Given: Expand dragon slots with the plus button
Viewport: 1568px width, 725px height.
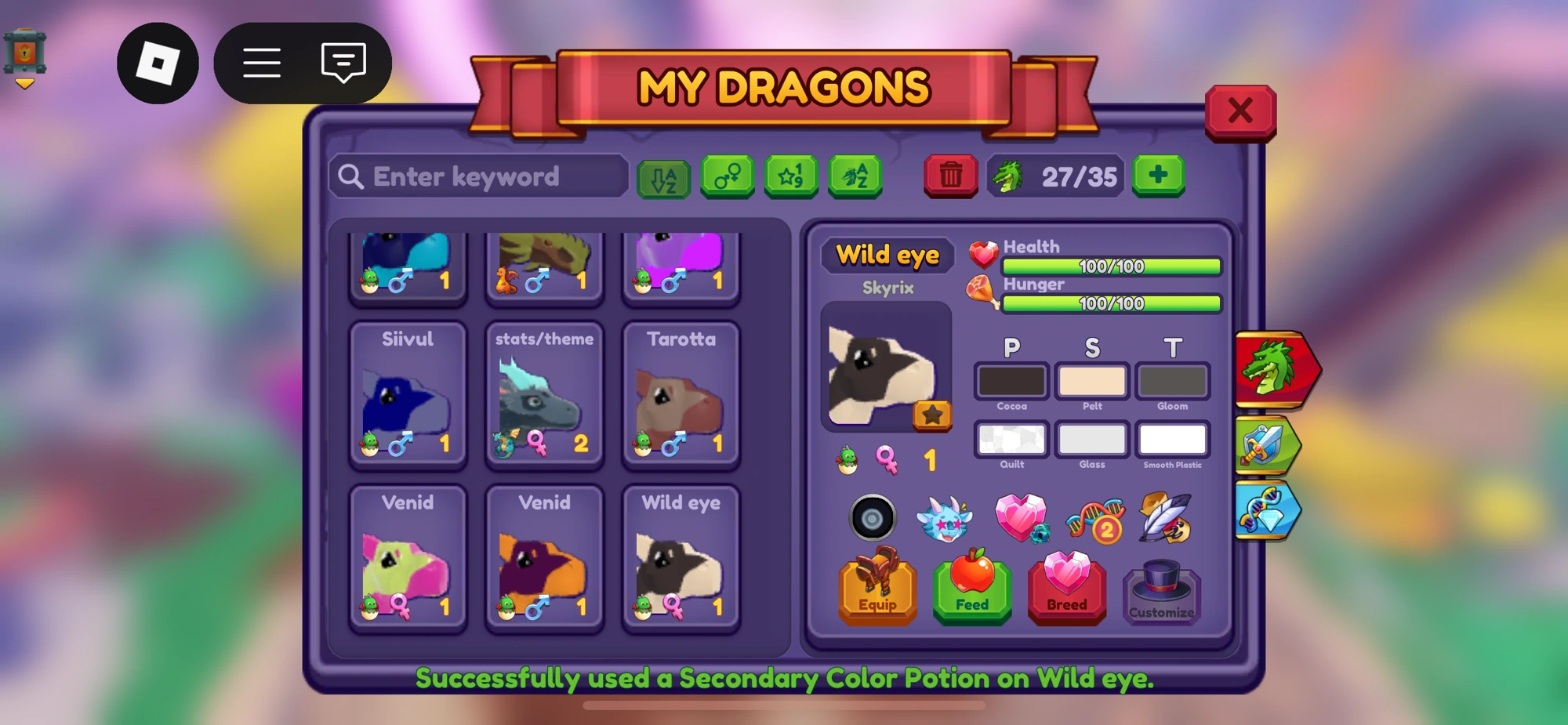Looking at the screenshot, I should [1159, 176].
